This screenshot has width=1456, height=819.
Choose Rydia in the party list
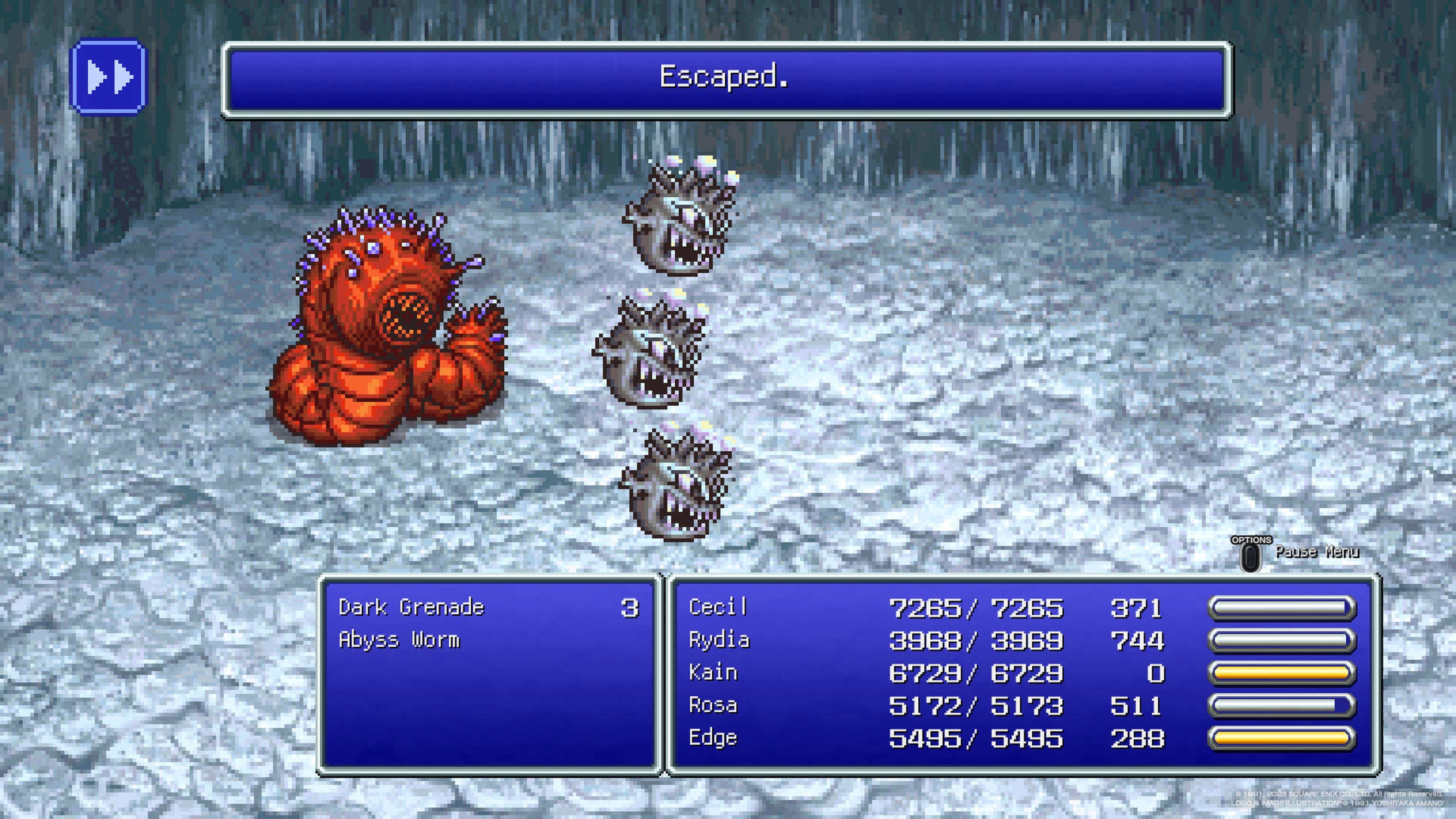pos(719,640)
